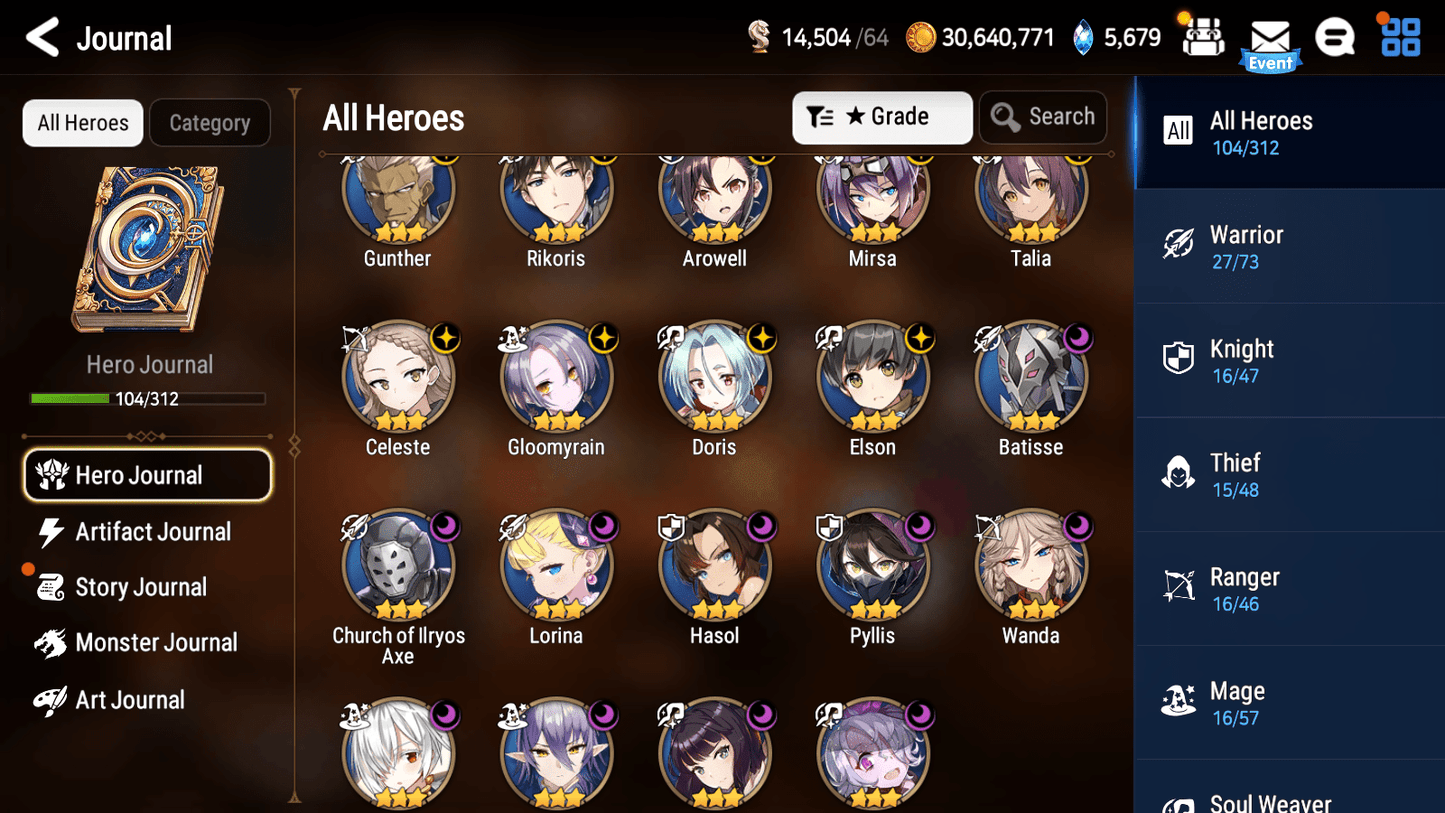Screen dimensions: 1445x813
Task: Open the Grade sorting dropdown
Action: pyautogui.click(x=882, y=117)
